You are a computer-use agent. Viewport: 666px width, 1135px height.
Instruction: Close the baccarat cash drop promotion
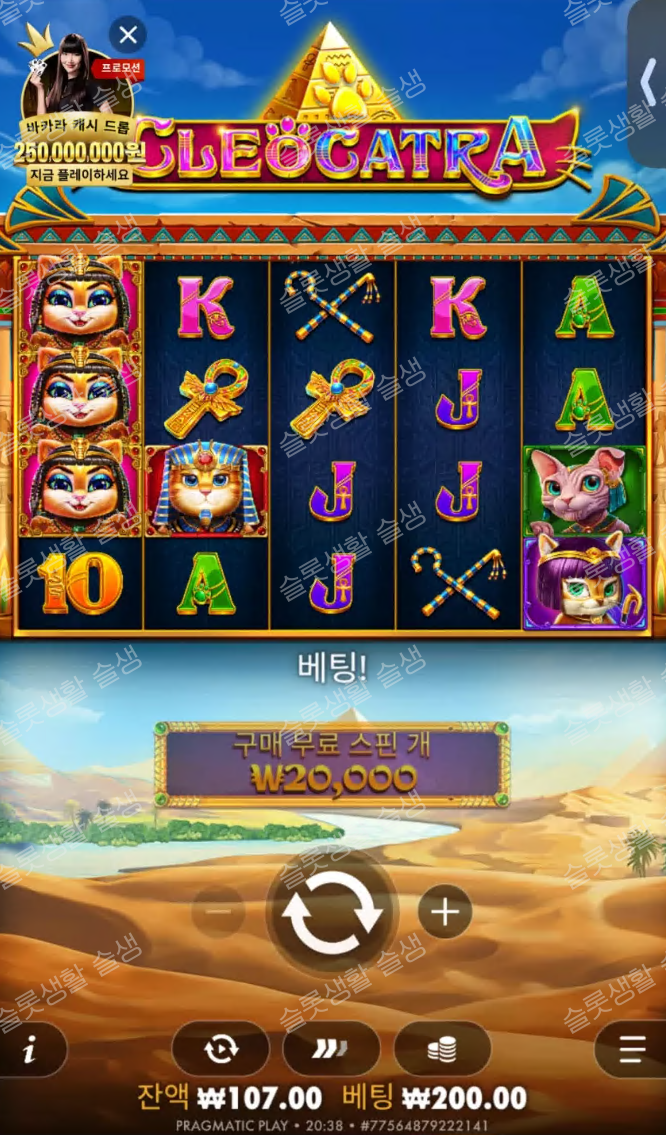pos(128,37)
